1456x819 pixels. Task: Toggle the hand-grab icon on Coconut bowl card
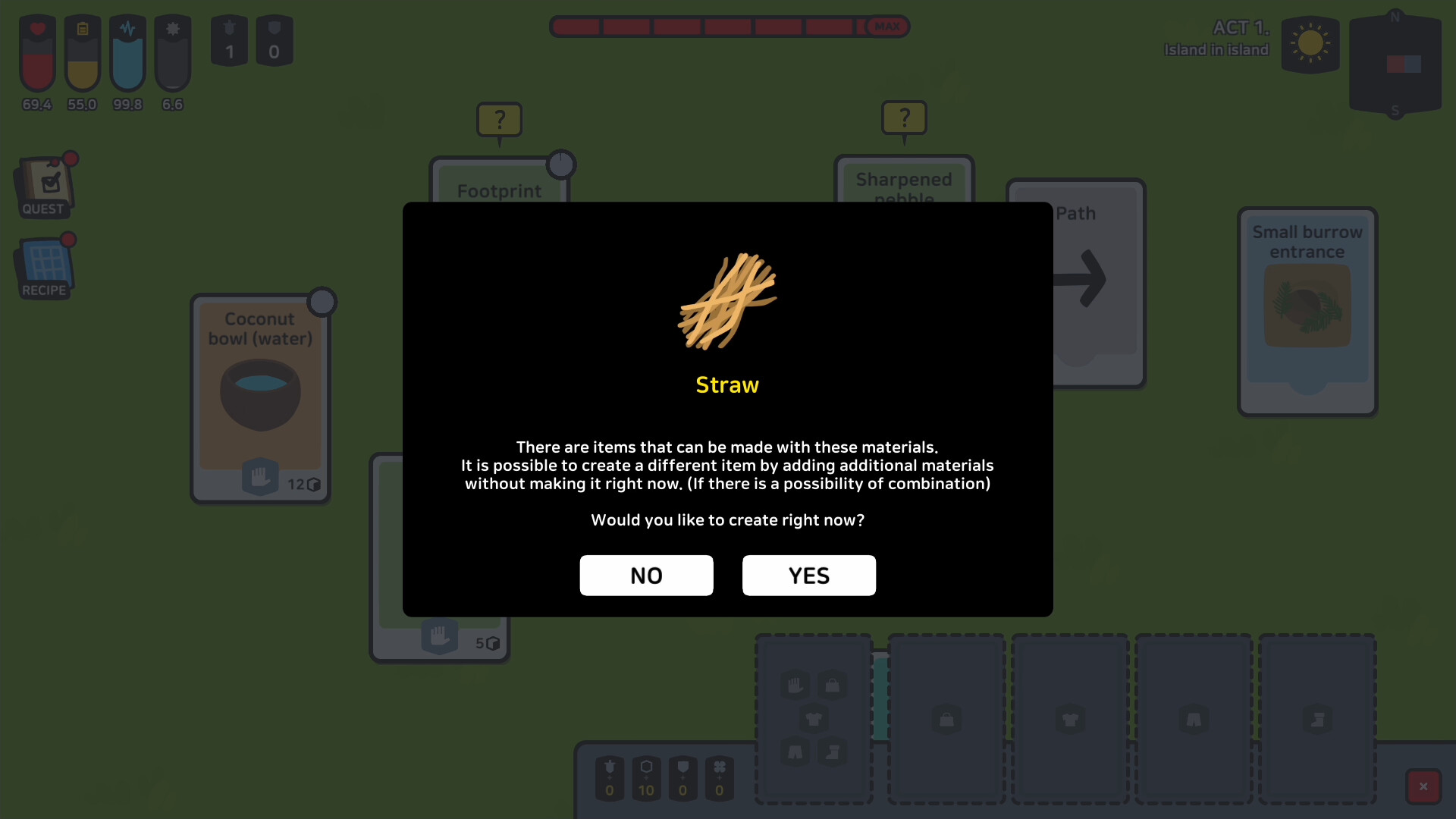259,477
